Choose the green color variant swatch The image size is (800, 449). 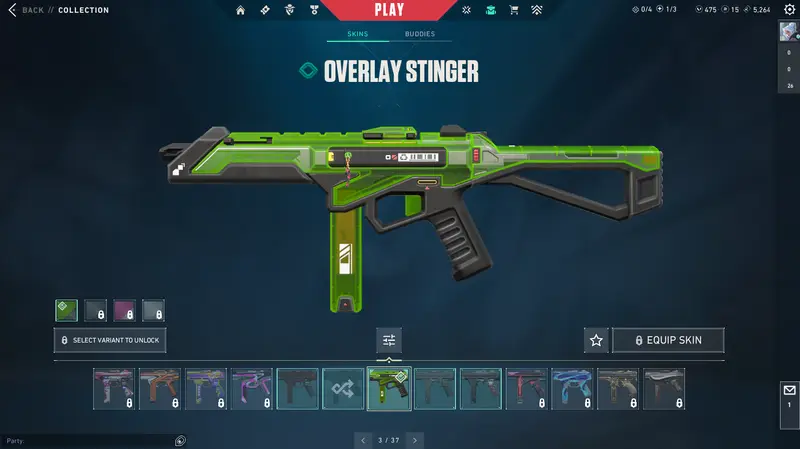coord(66,311)
